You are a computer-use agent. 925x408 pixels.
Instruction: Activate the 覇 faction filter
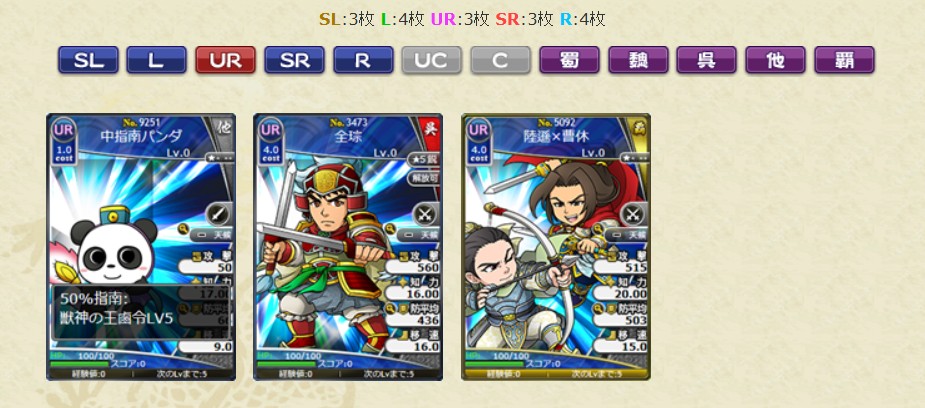[x=845, y=60]
